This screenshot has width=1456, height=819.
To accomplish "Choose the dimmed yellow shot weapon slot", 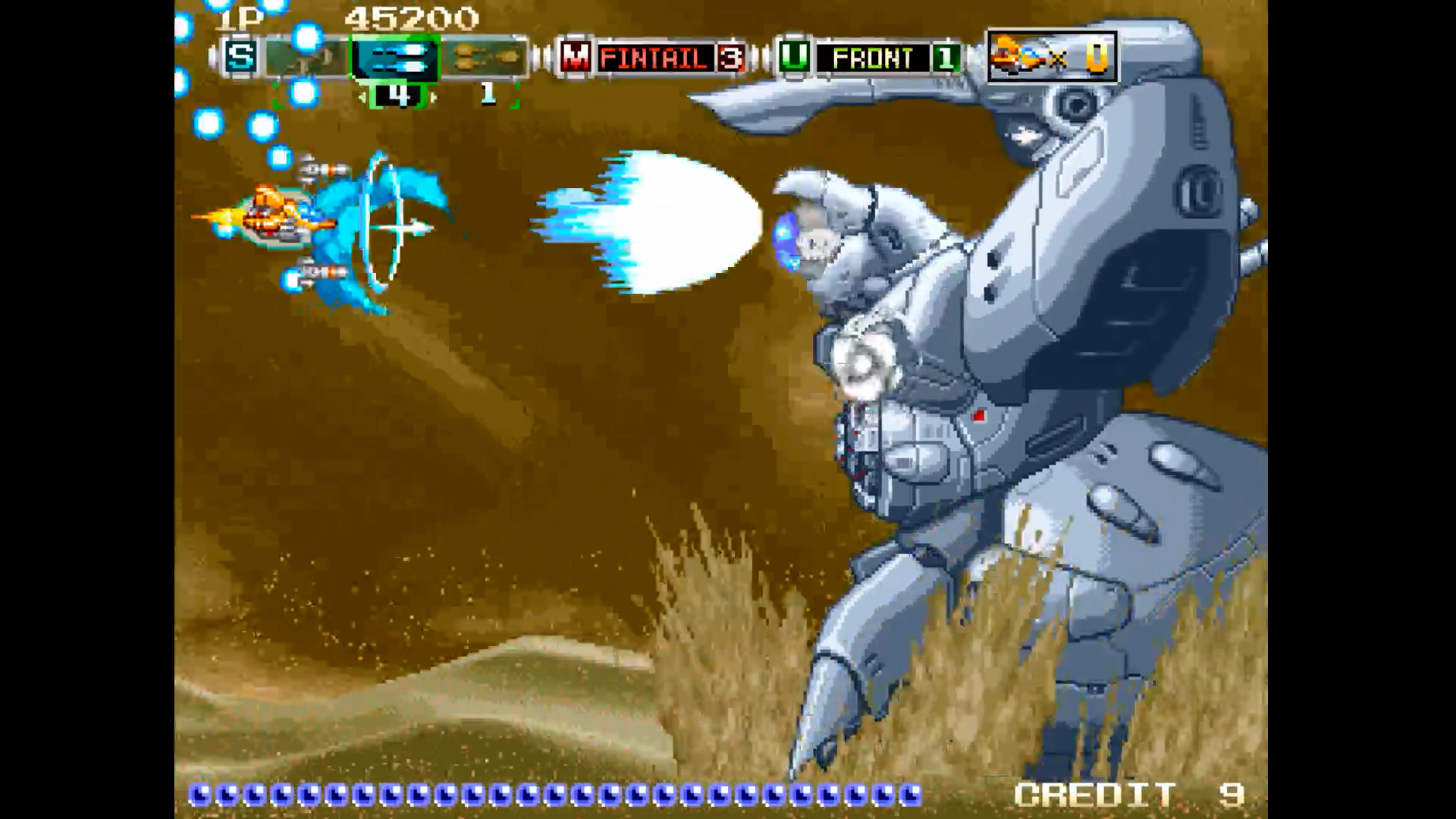I will point(486,58).
